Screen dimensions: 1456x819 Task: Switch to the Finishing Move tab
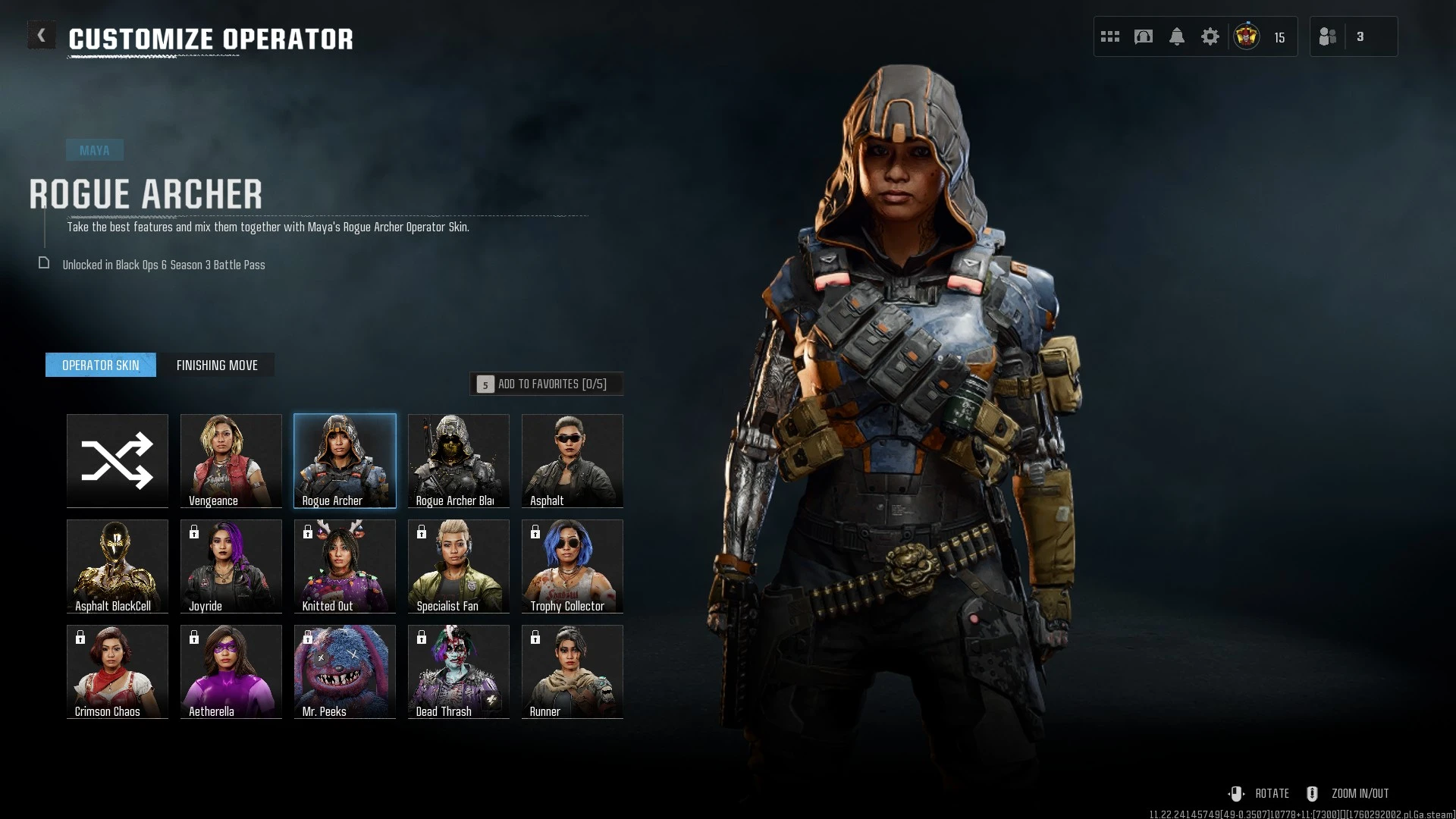(217, 366)
